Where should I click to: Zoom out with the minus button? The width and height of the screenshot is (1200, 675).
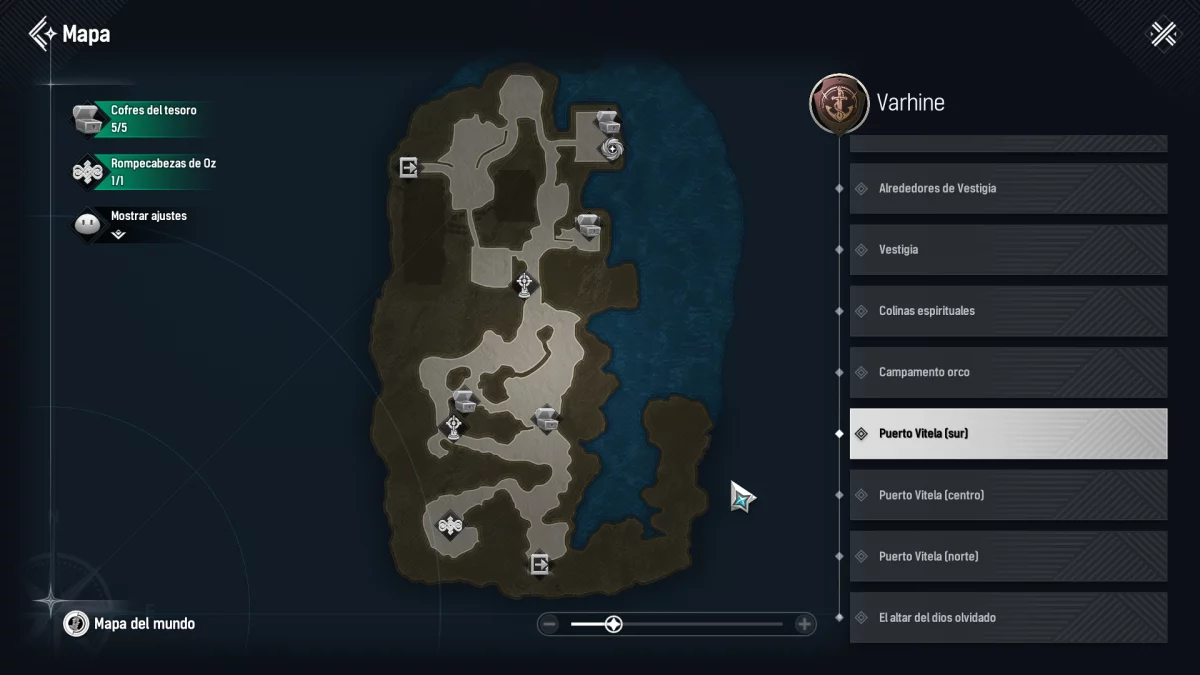pos(549,625)
